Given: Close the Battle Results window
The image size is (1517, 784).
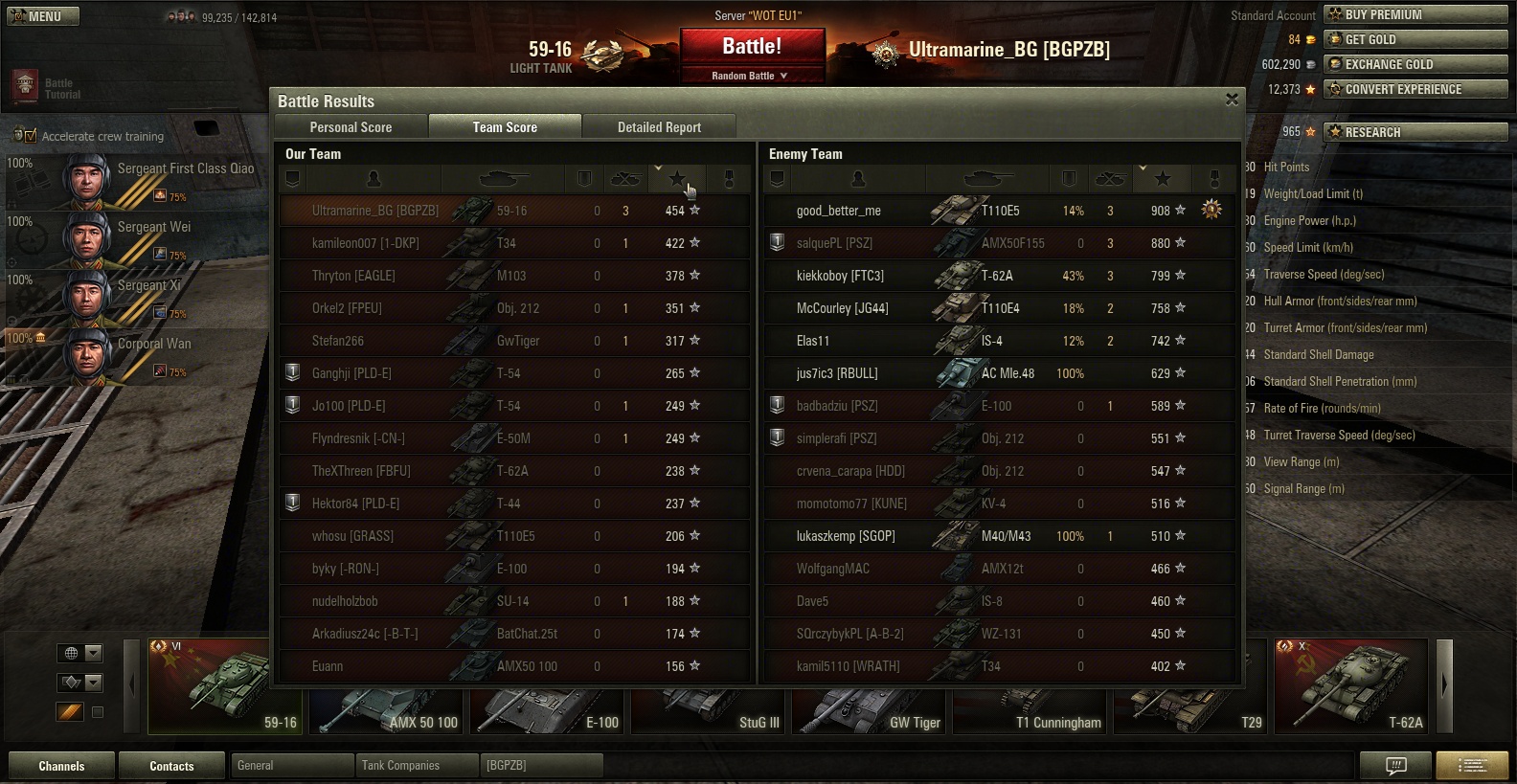Looking at the screenshot, I should (x=1232, y=100).
